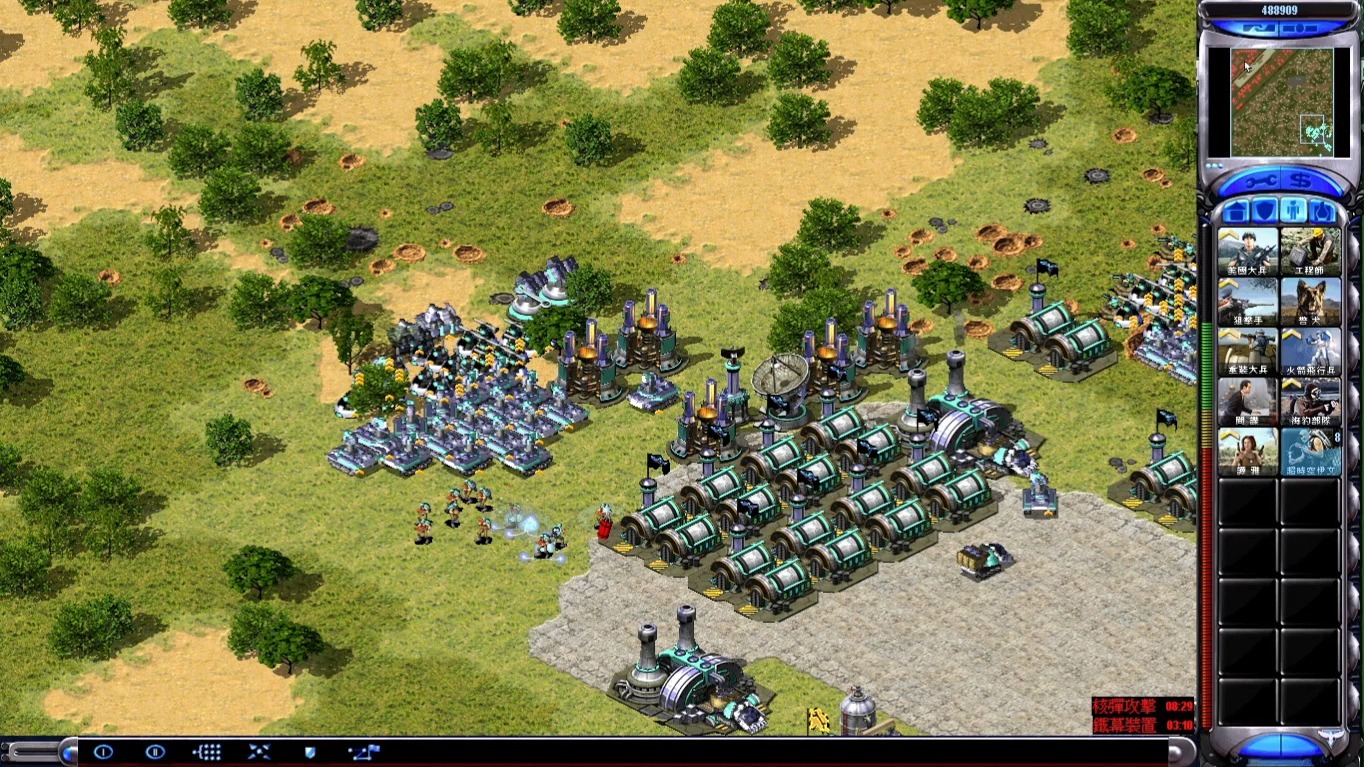The image size is (1364, 767).
Task: Switch to the vehicles build tab
Action: [x=1322, y=211]
